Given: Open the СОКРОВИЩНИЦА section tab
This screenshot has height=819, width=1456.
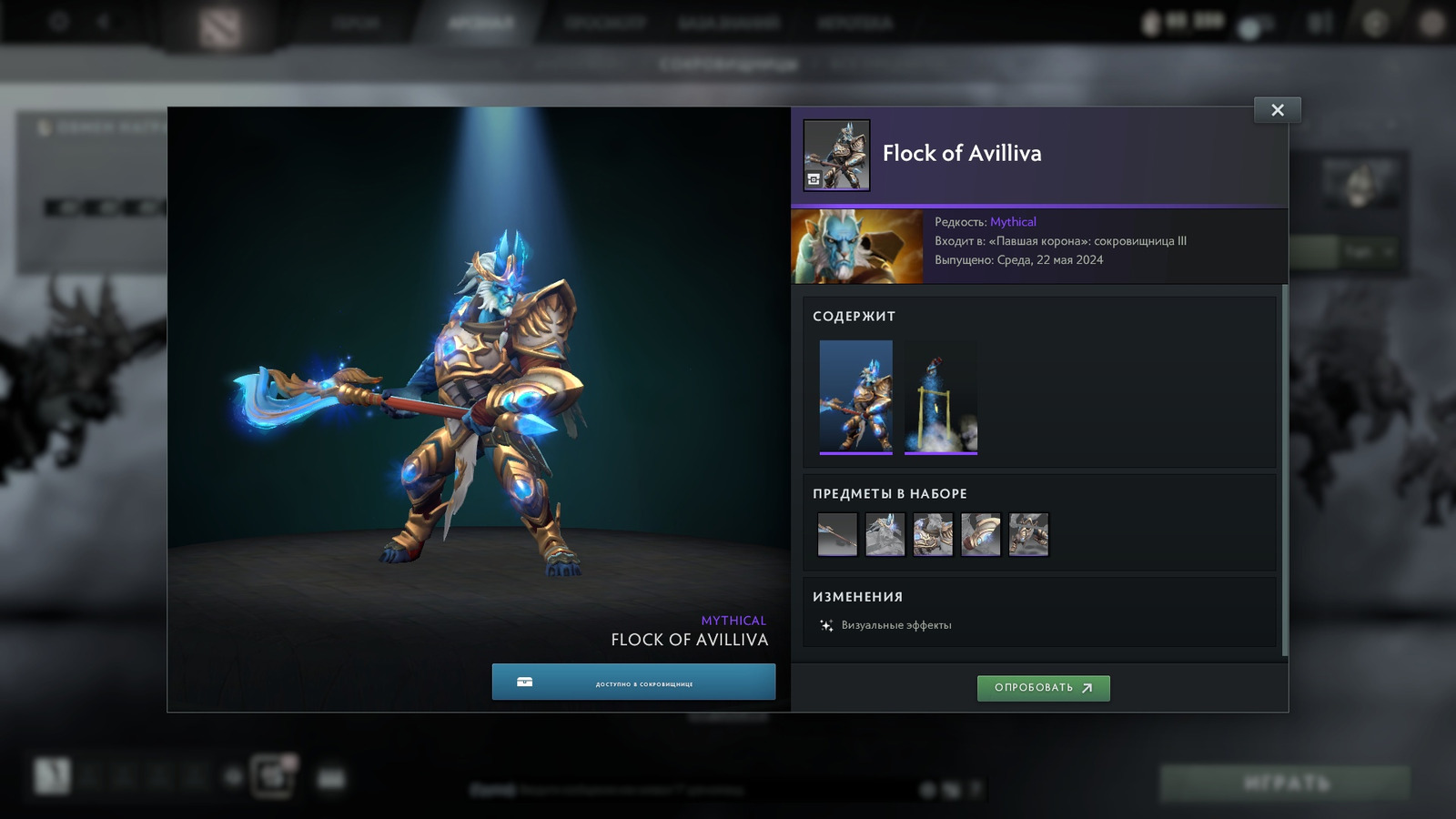Looking at the screenshot, I should (x=728, y=66).
